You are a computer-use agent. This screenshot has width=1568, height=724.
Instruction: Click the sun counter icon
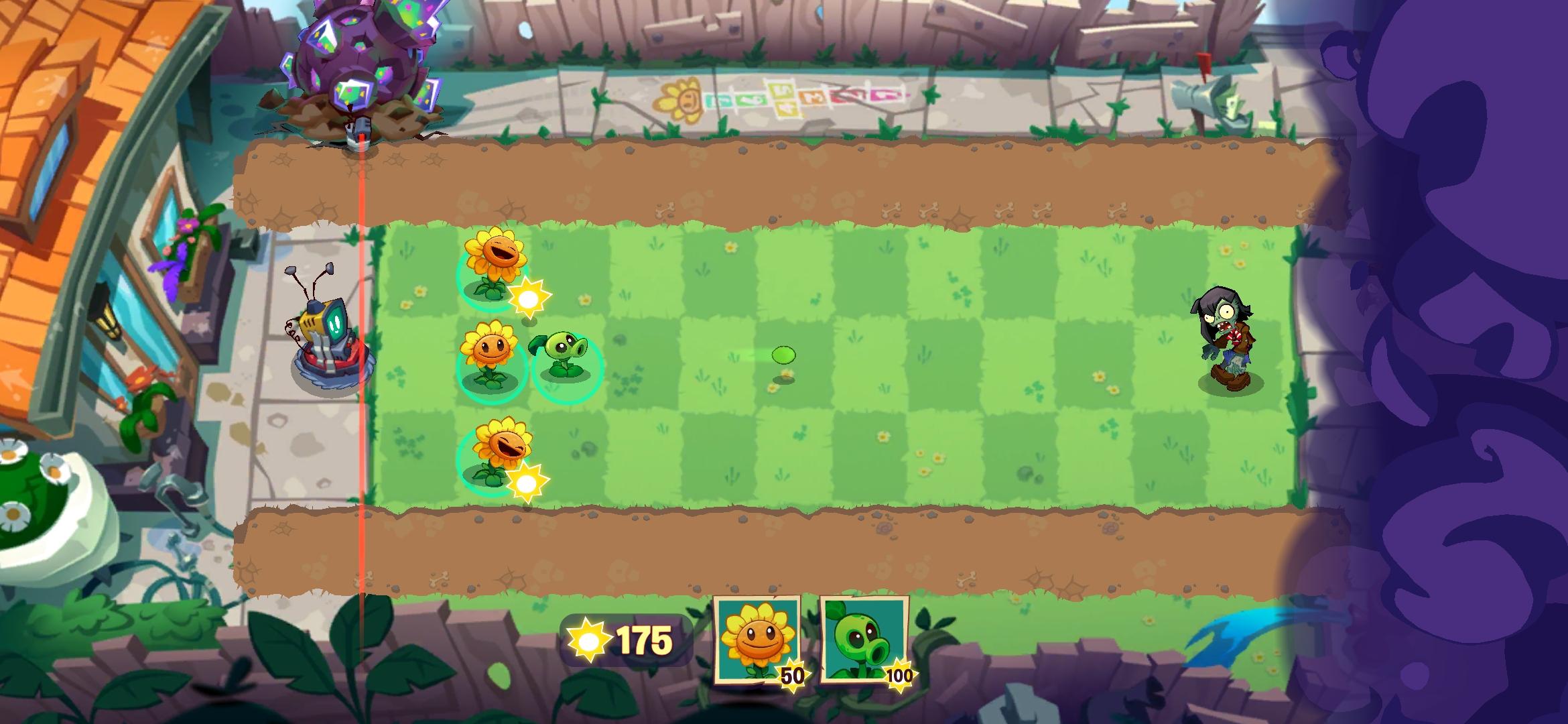tap(590, 640)
